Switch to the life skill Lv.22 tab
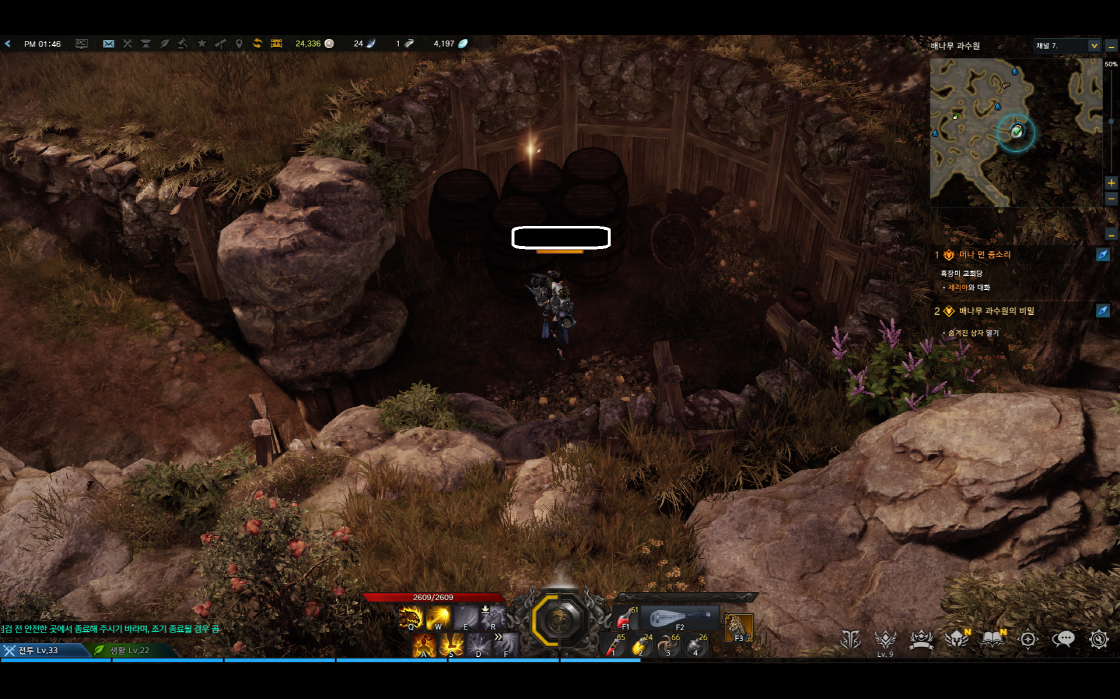Screen dimensions: 1120x699 point(123,650)
